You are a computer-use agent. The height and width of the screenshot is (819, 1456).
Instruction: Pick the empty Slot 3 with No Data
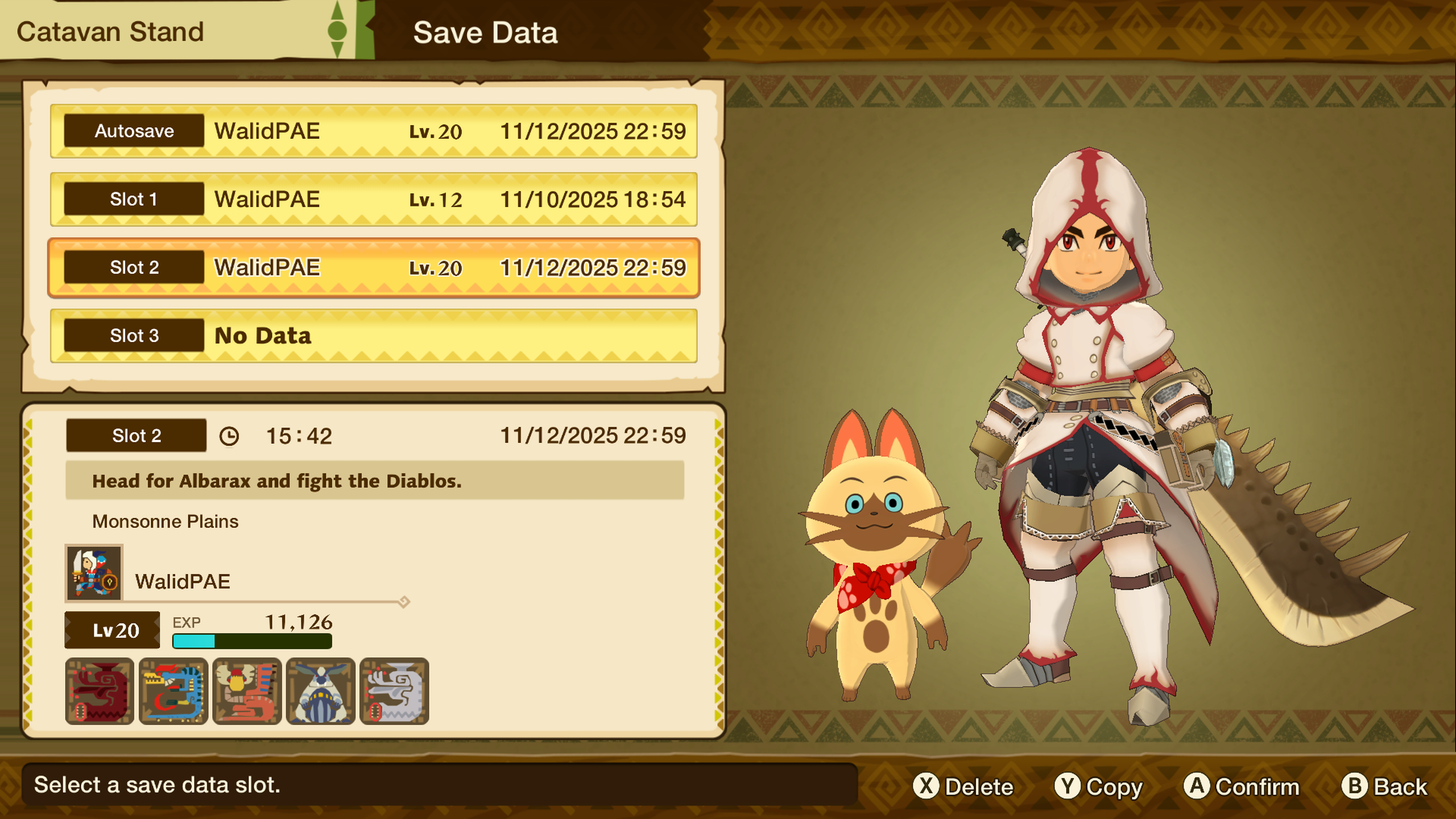coord(374,336)
